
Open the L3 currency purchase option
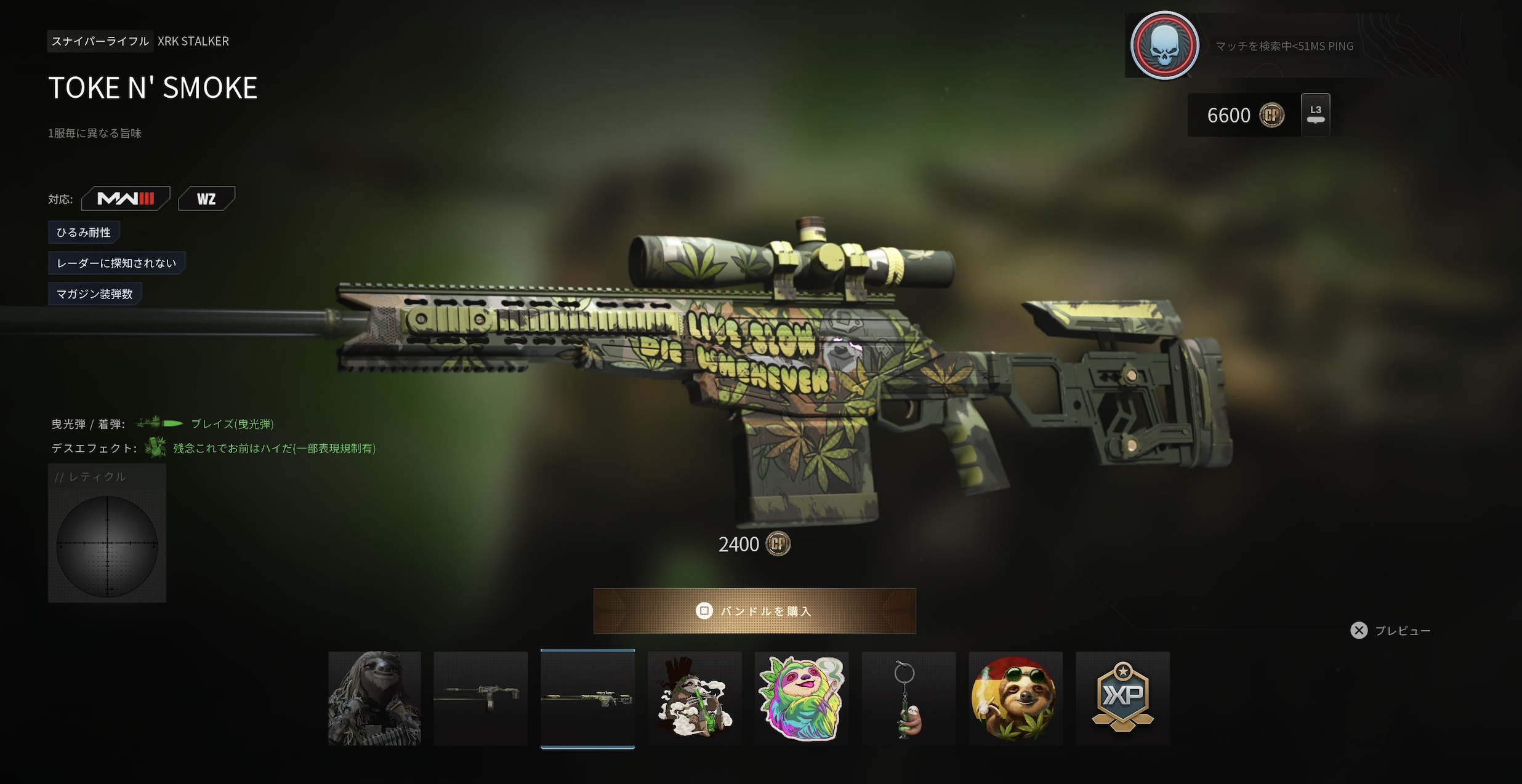coord(1315,114)
